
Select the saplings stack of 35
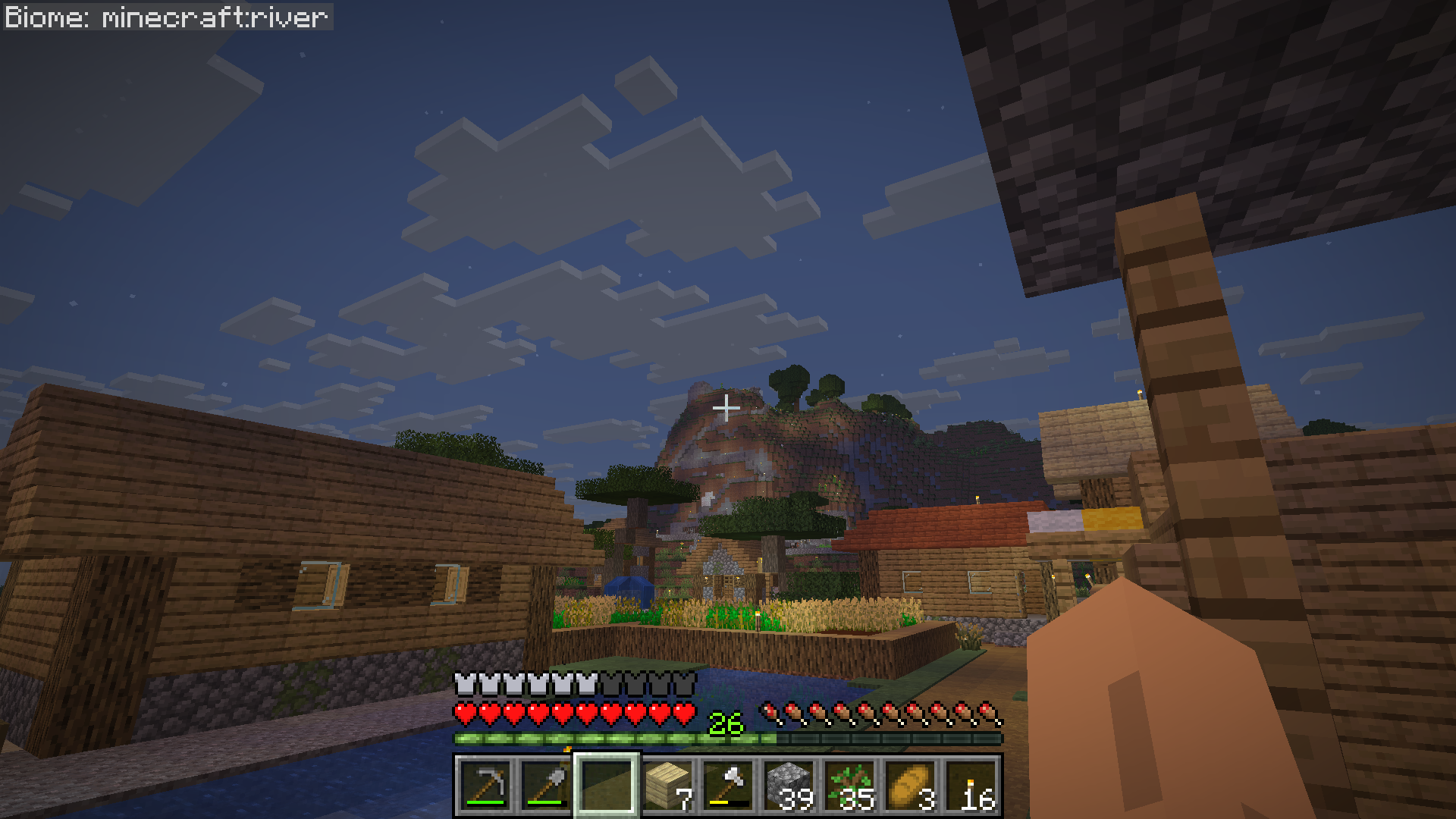pos(849,786)
